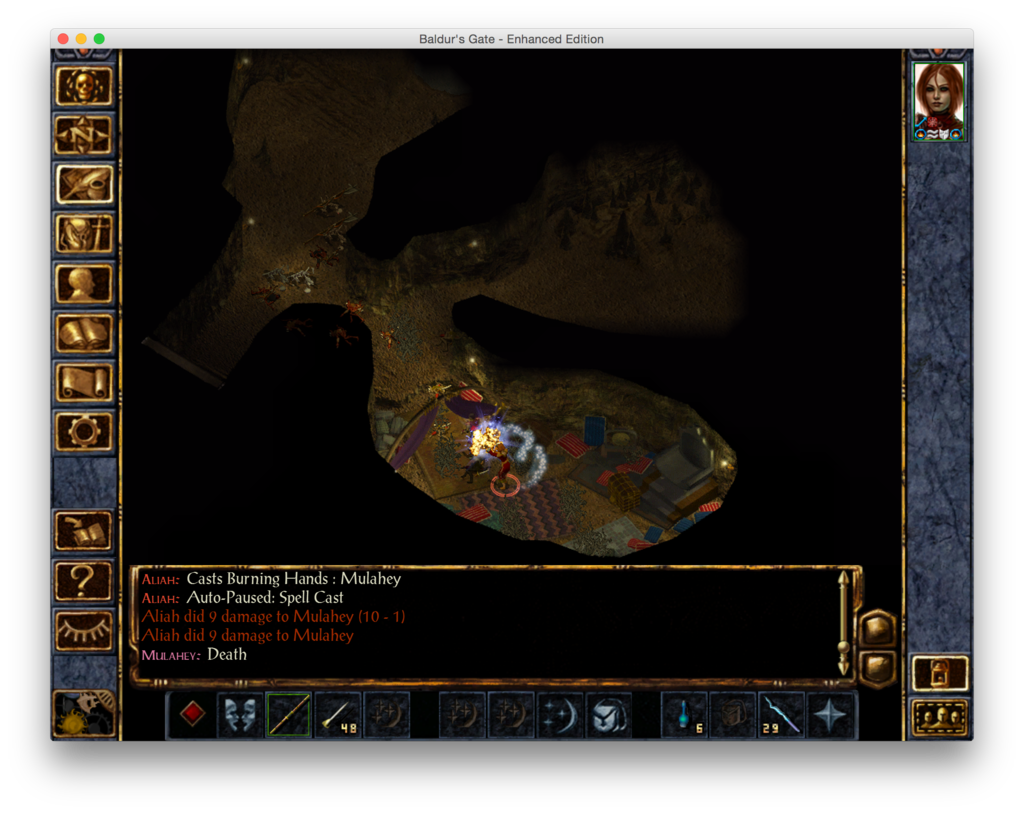Image resolution: width=1024 pixels, height=813 pixels.
Task: Click the quick save book button
Action: click(x=84, y=531)
